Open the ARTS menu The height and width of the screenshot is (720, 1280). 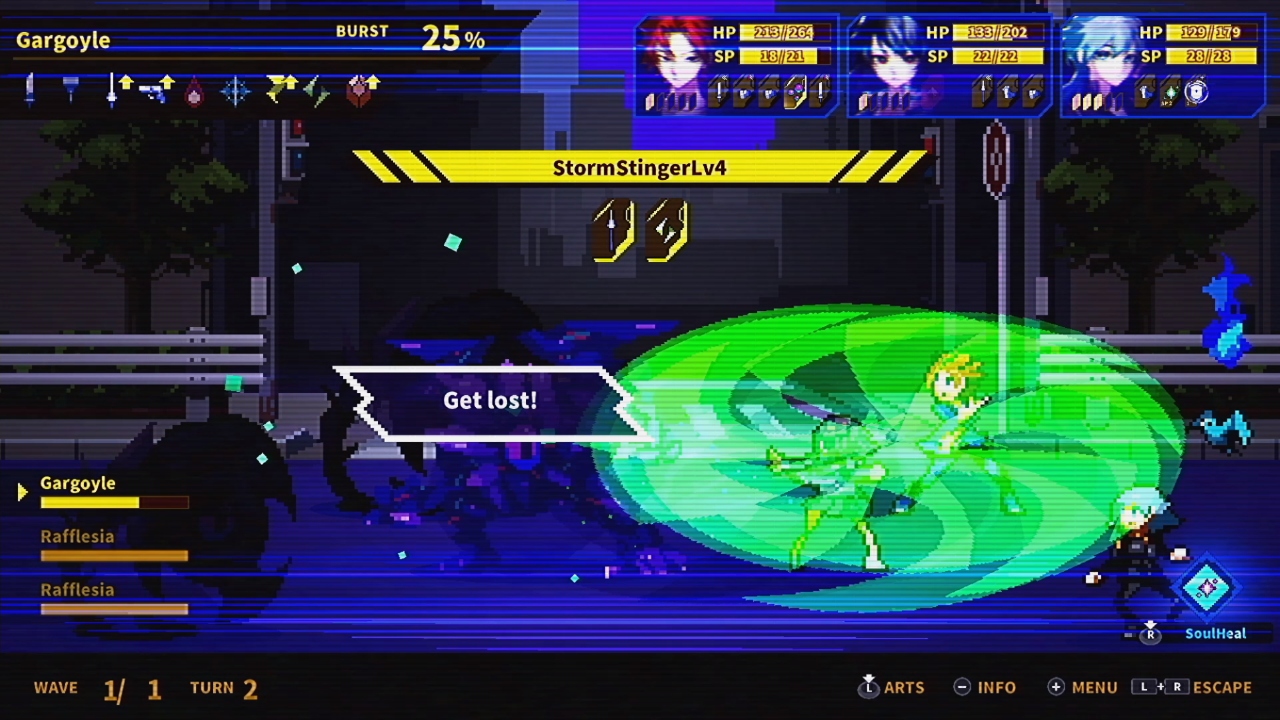pyautogui.click(x=904, y=687)
